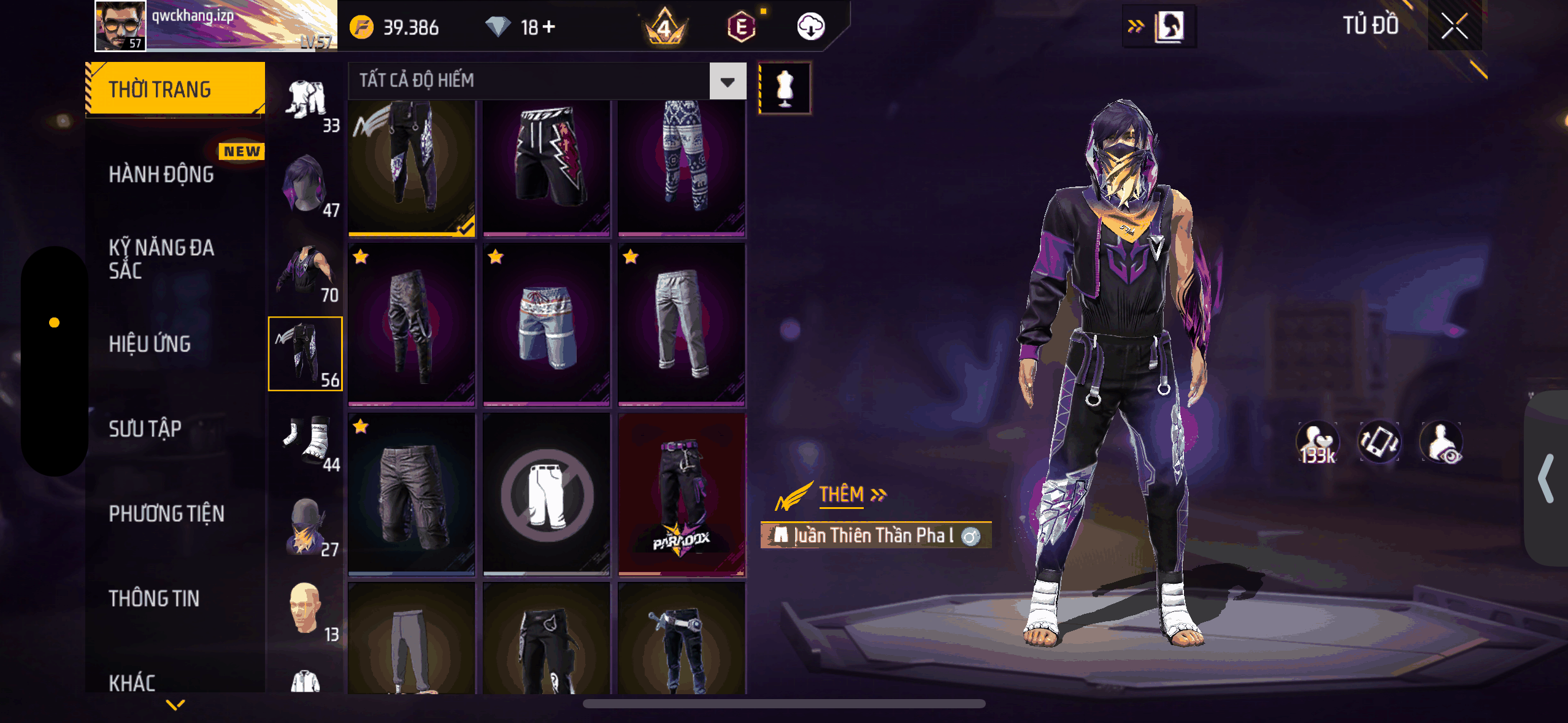Open the cloud download icon

pos(810,26)
